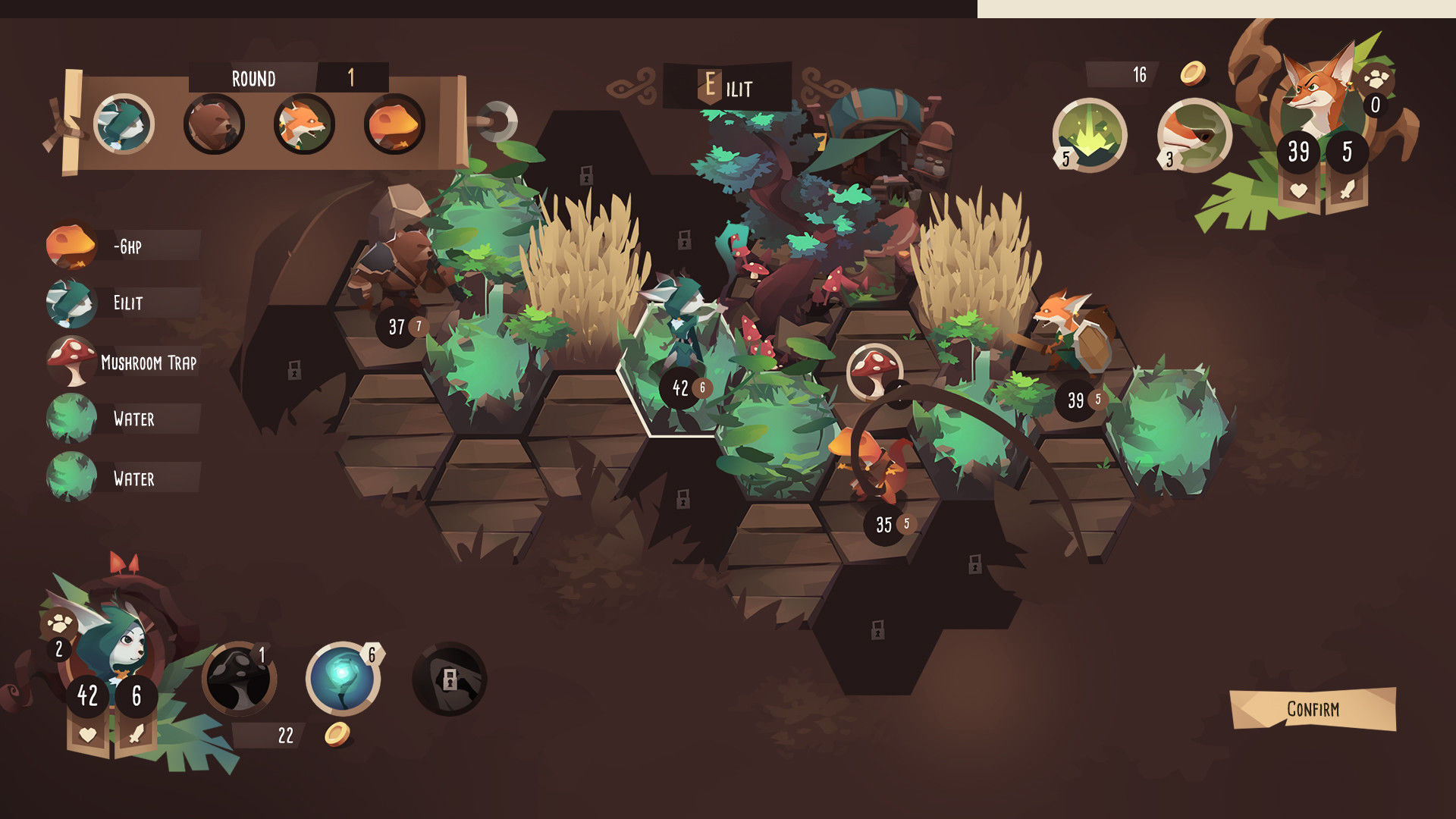This screenshot has height=819, width=1456.
Task: Select the mushroom trap token on the board
Action: (874, 370)
